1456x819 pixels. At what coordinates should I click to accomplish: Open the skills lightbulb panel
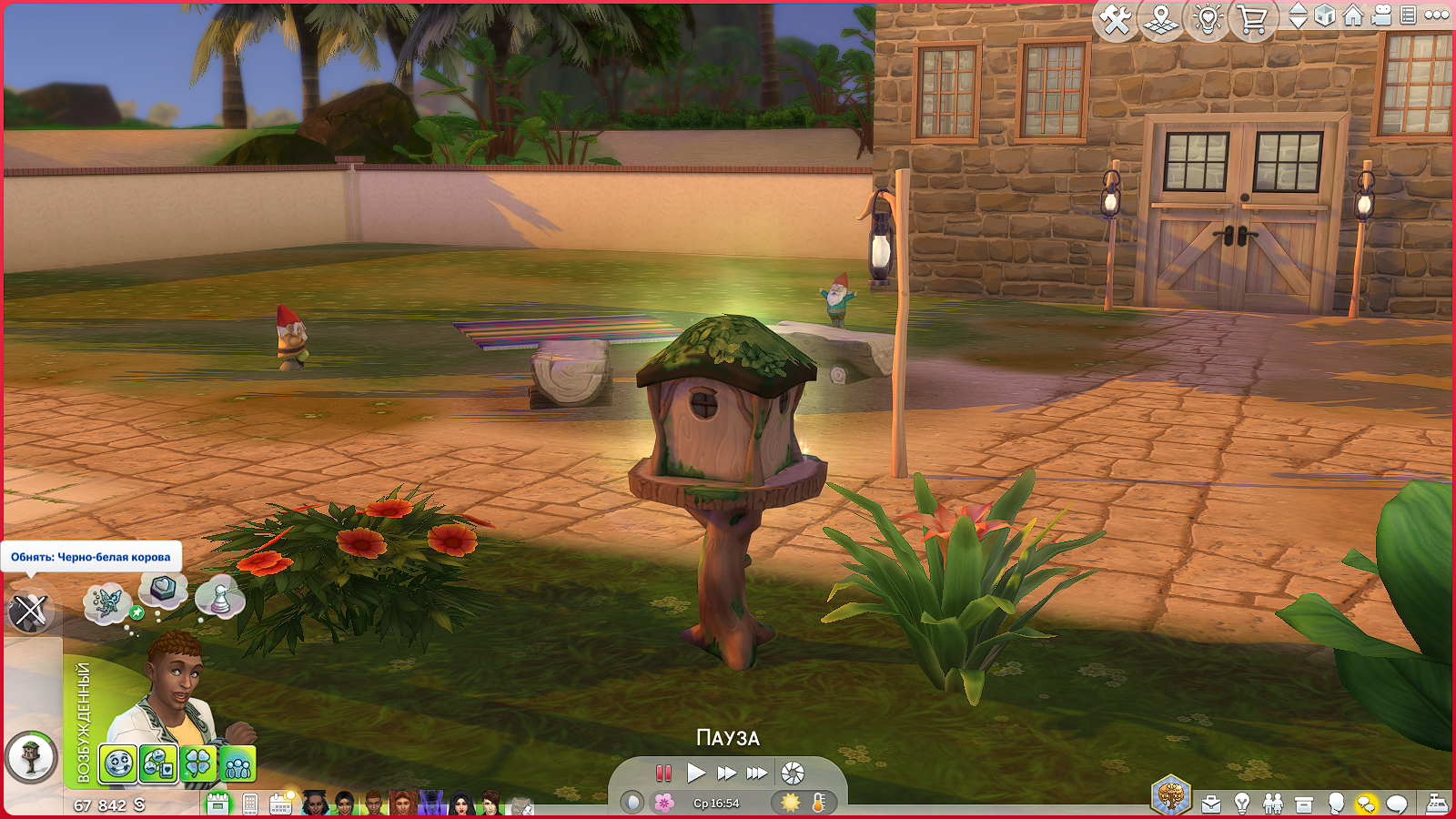click(1242, 804)
